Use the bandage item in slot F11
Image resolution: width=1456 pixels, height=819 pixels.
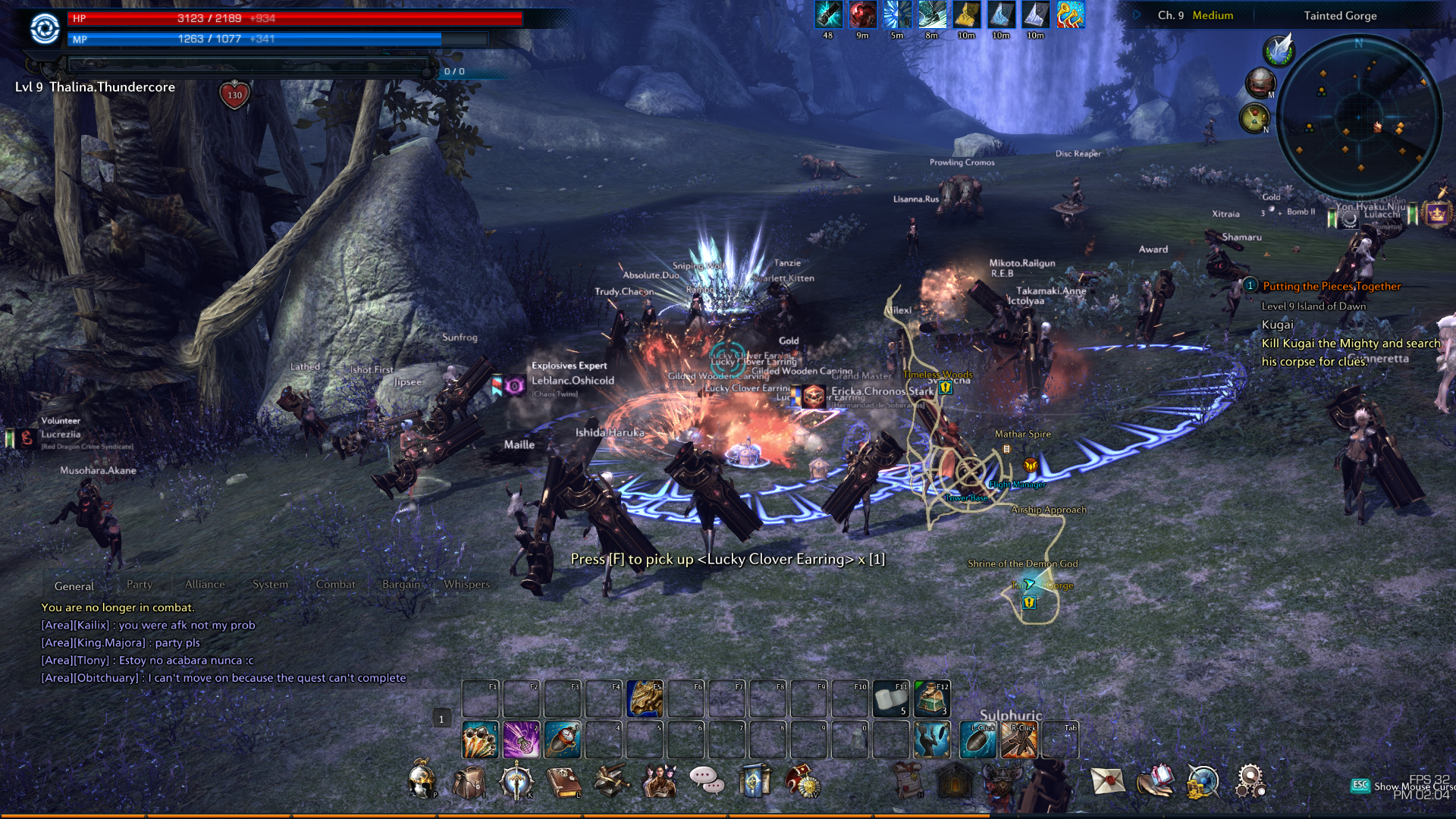tap(890, 698)
